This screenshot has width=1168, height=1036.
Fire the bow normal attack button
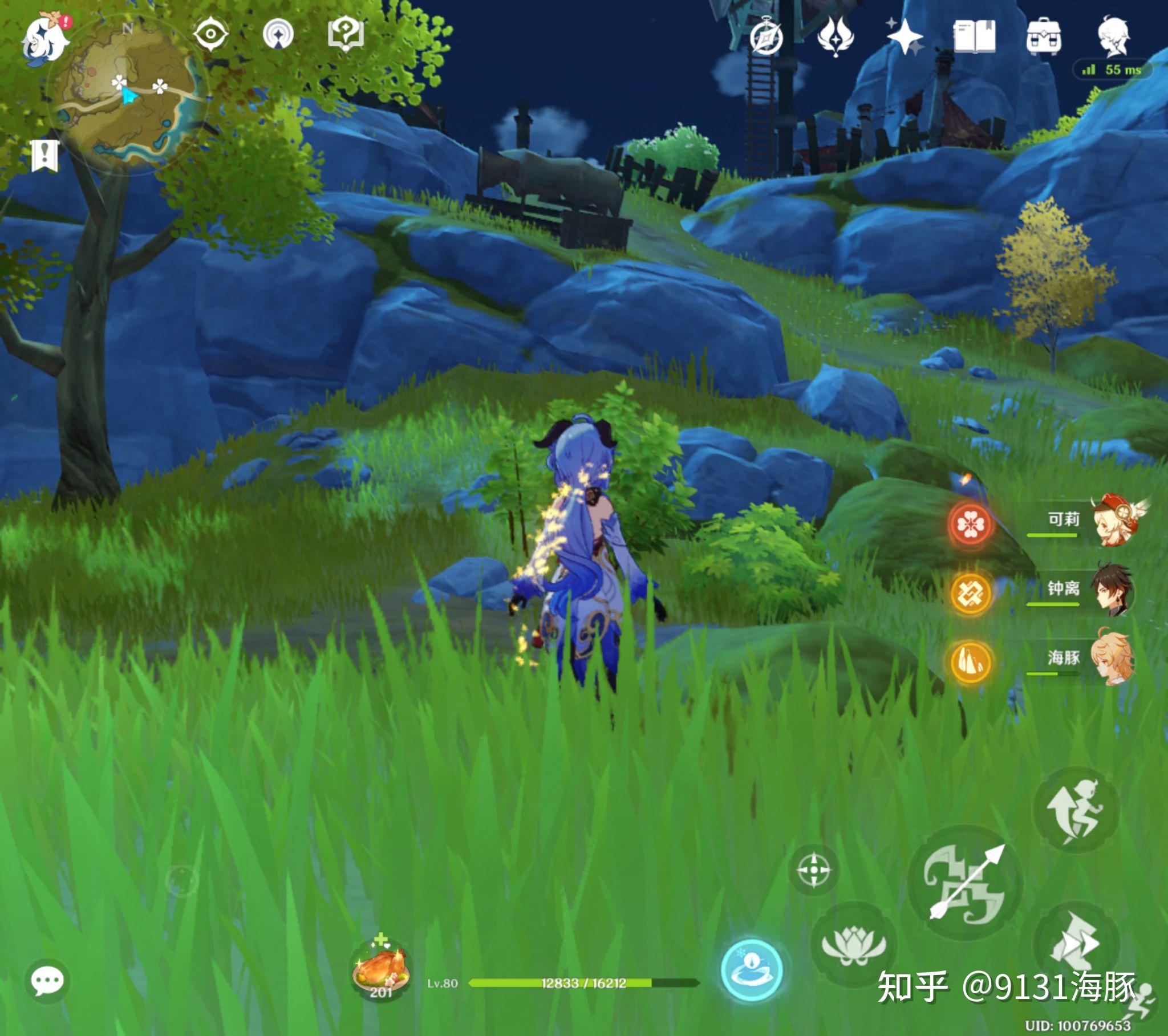click(964, 883)
